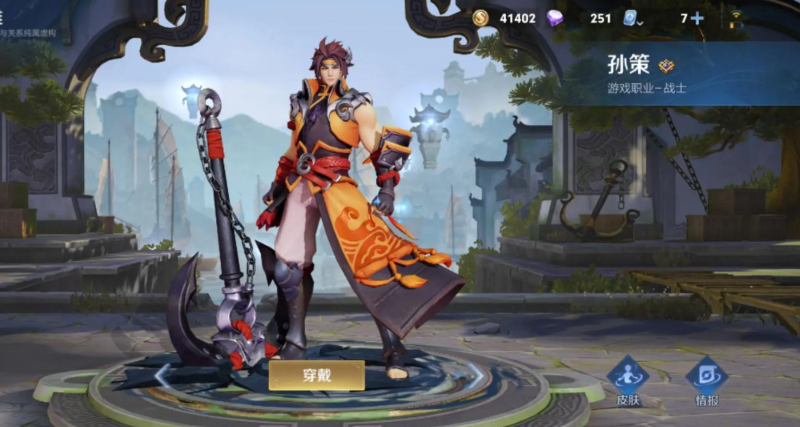Open the 皮肤 skins menu
800x427 pixels.
pos(627,379)
